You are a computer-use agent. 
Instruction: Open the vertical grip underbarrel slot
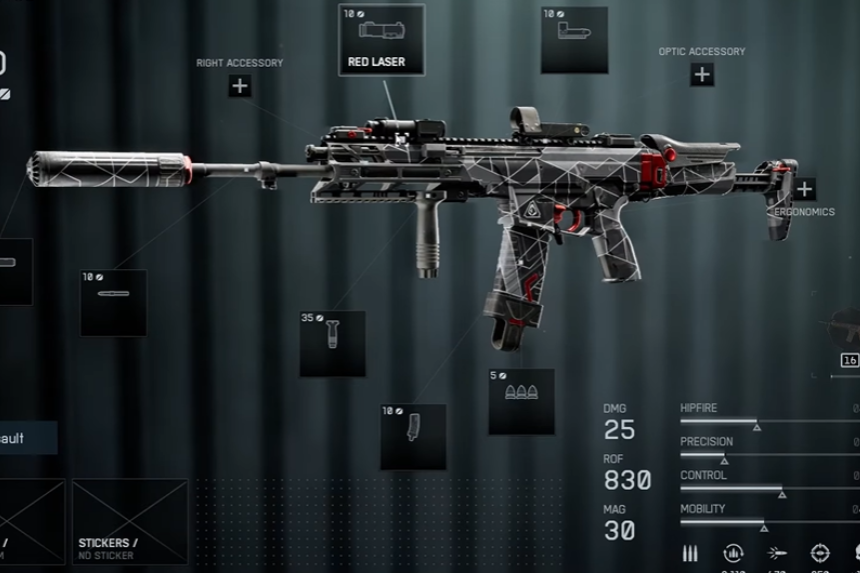pyautogui.click(x=332, y=343)
